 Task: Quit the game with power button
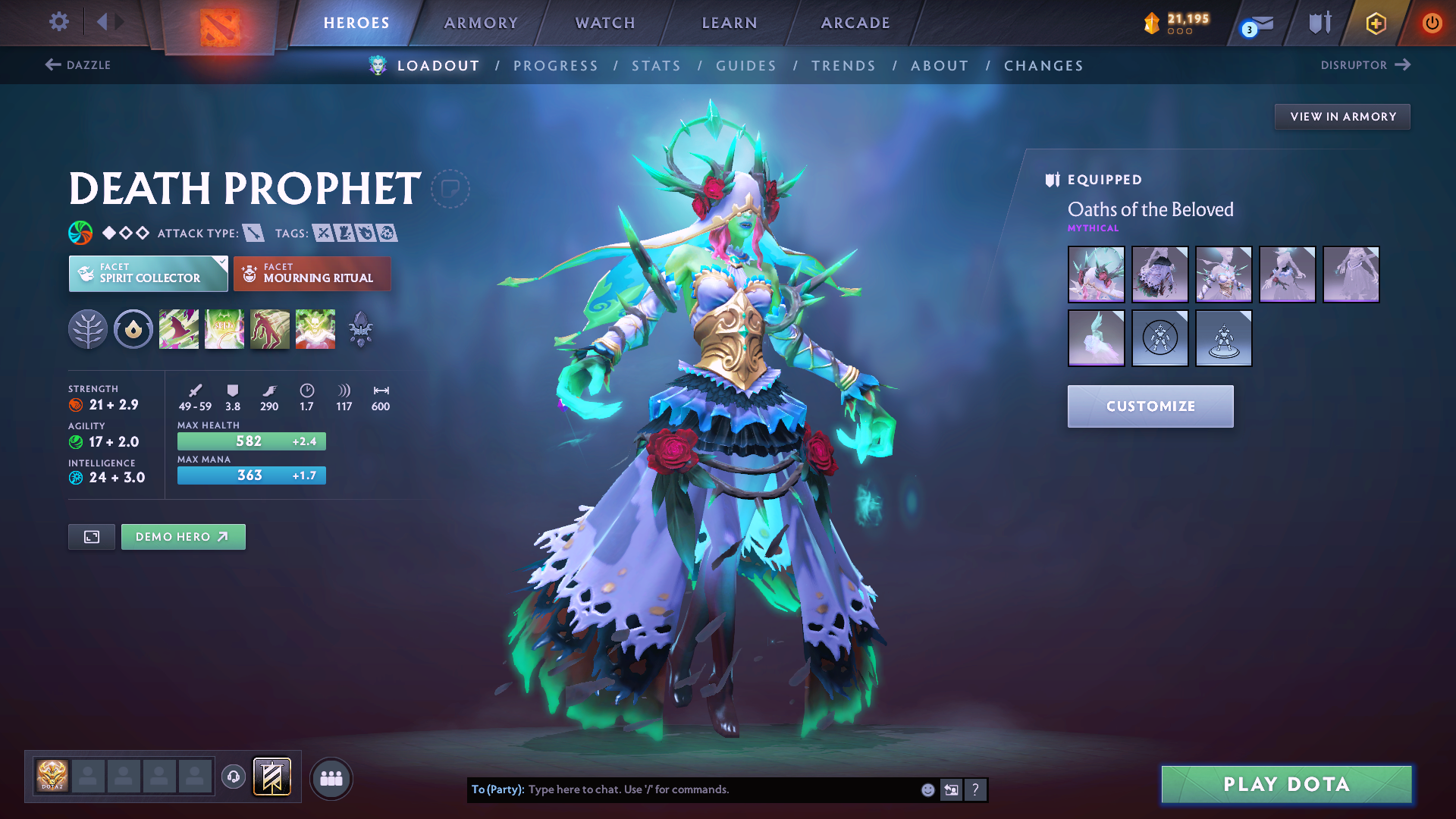(x=1432, y=23)
